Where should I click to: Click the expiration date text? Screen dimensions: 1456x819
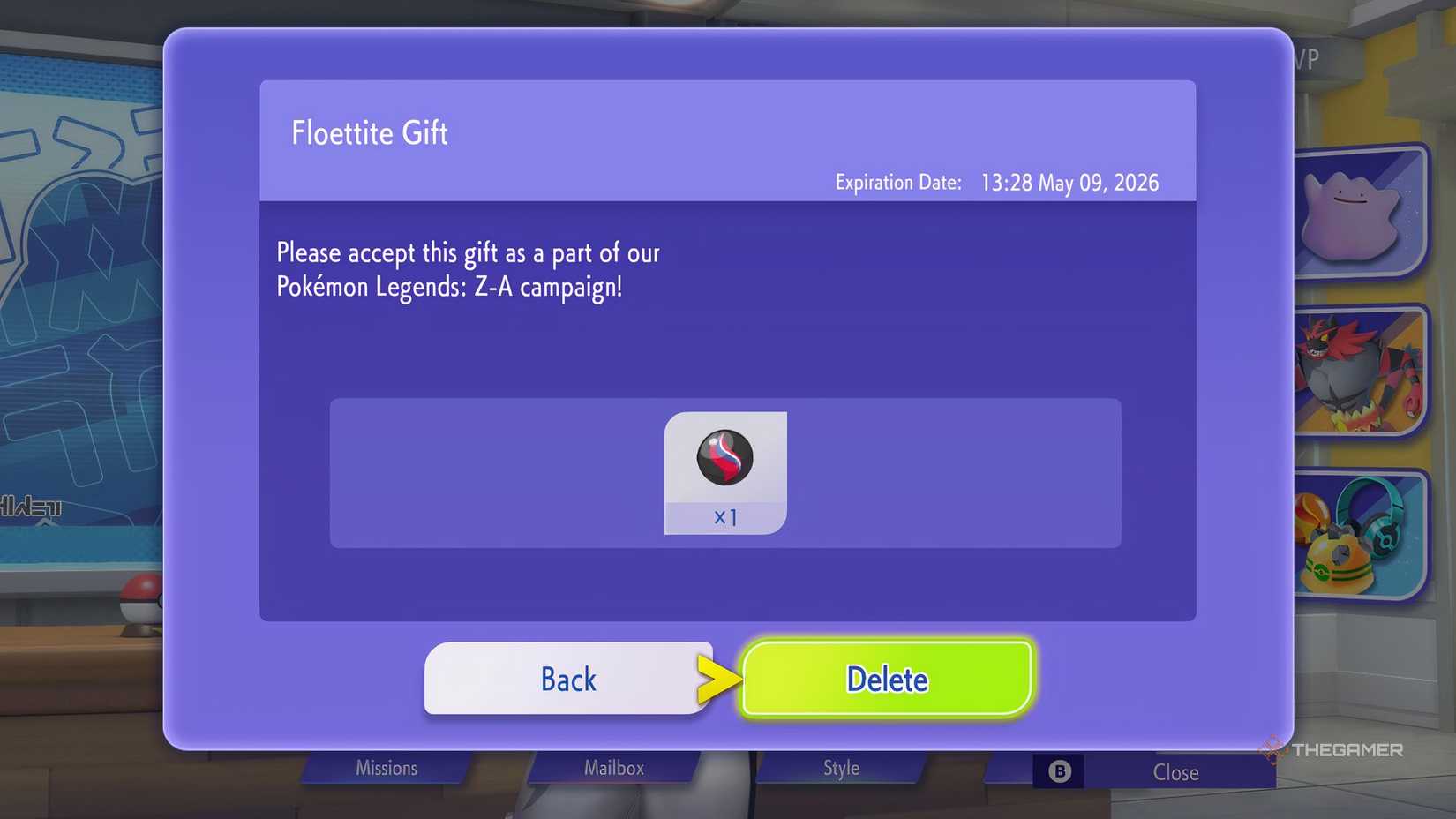click(996, 182)
